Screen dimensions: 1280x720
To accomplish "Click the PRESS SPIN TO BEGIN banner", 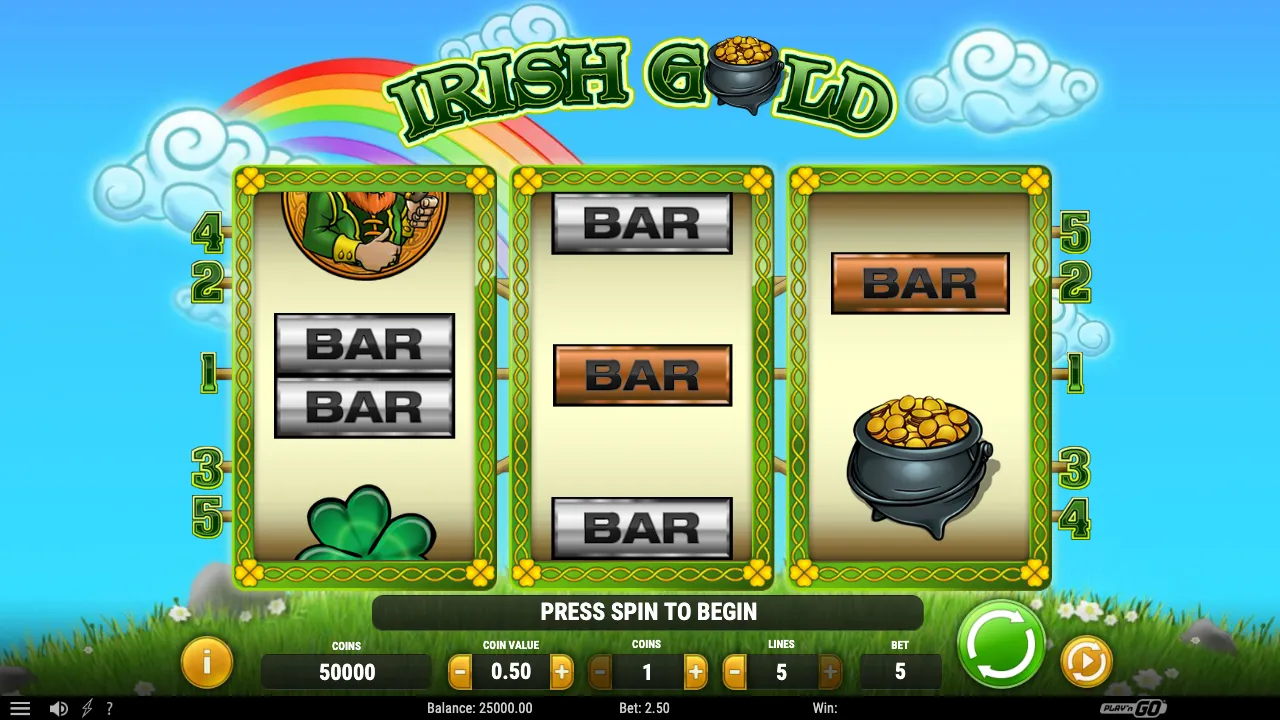I will coord(647,611).
